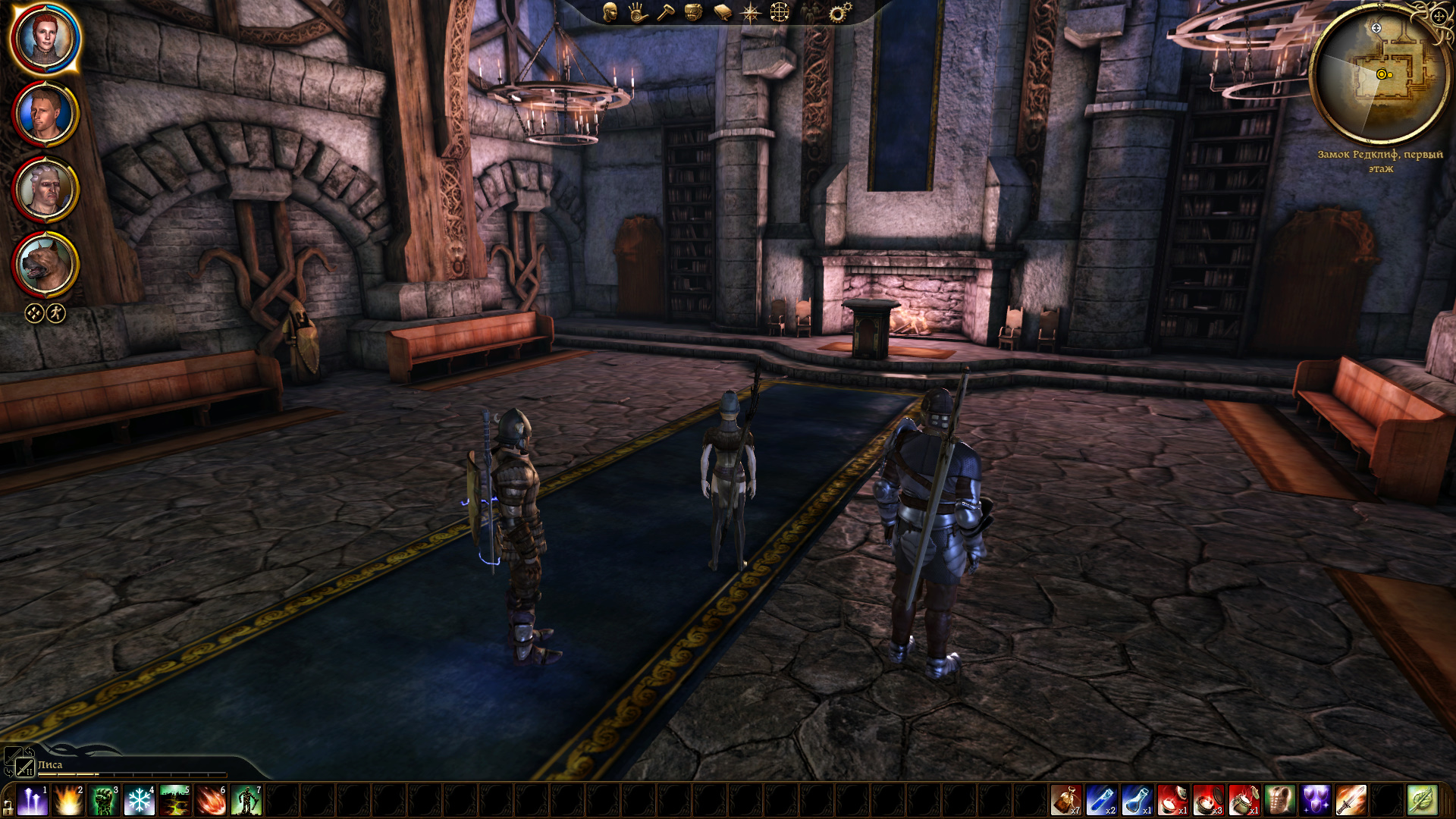Activate the fire burst spell in slot 2
The image size is (1456, 819).
tap(68, 801)
